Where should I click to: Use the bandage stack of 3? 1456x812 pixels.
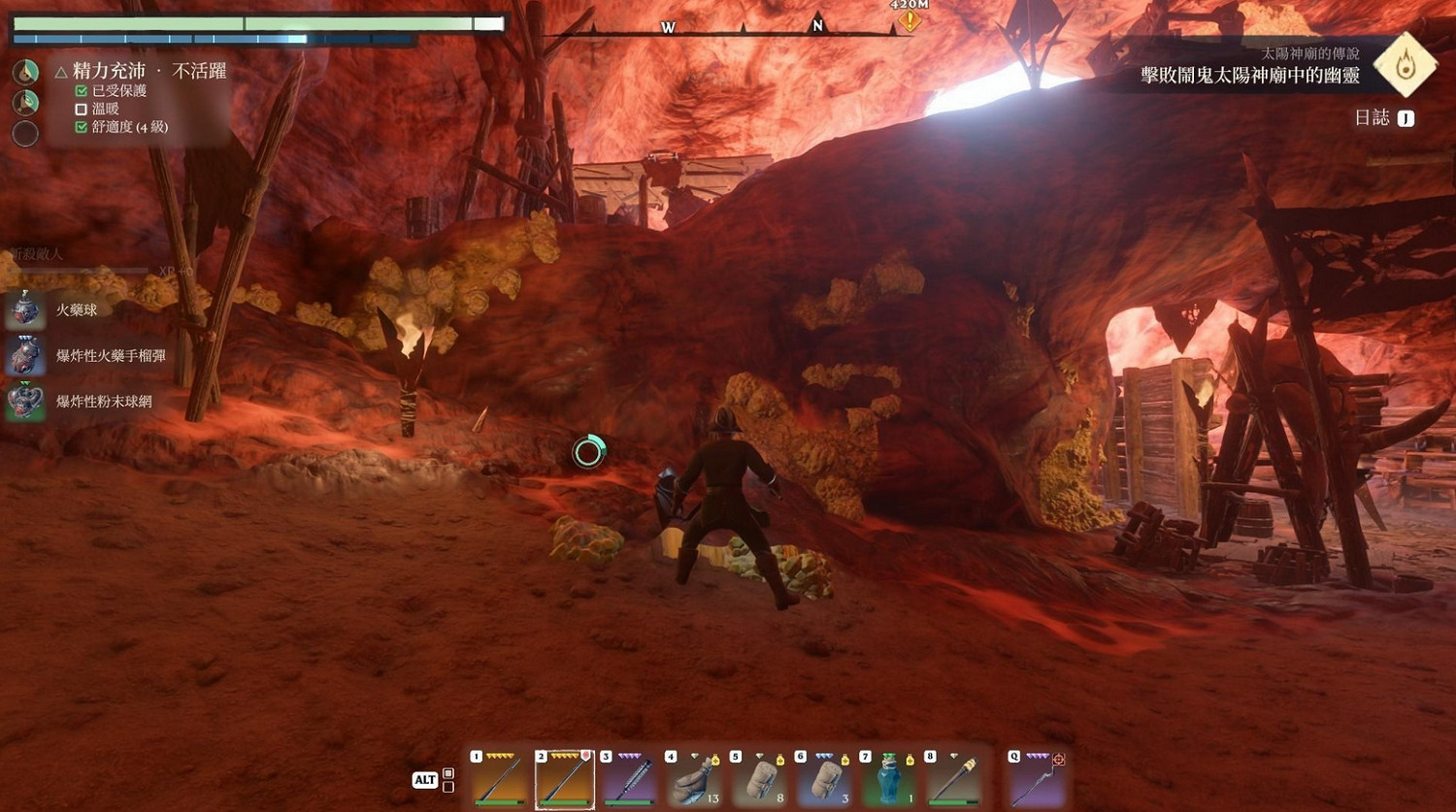coord(824,778)
